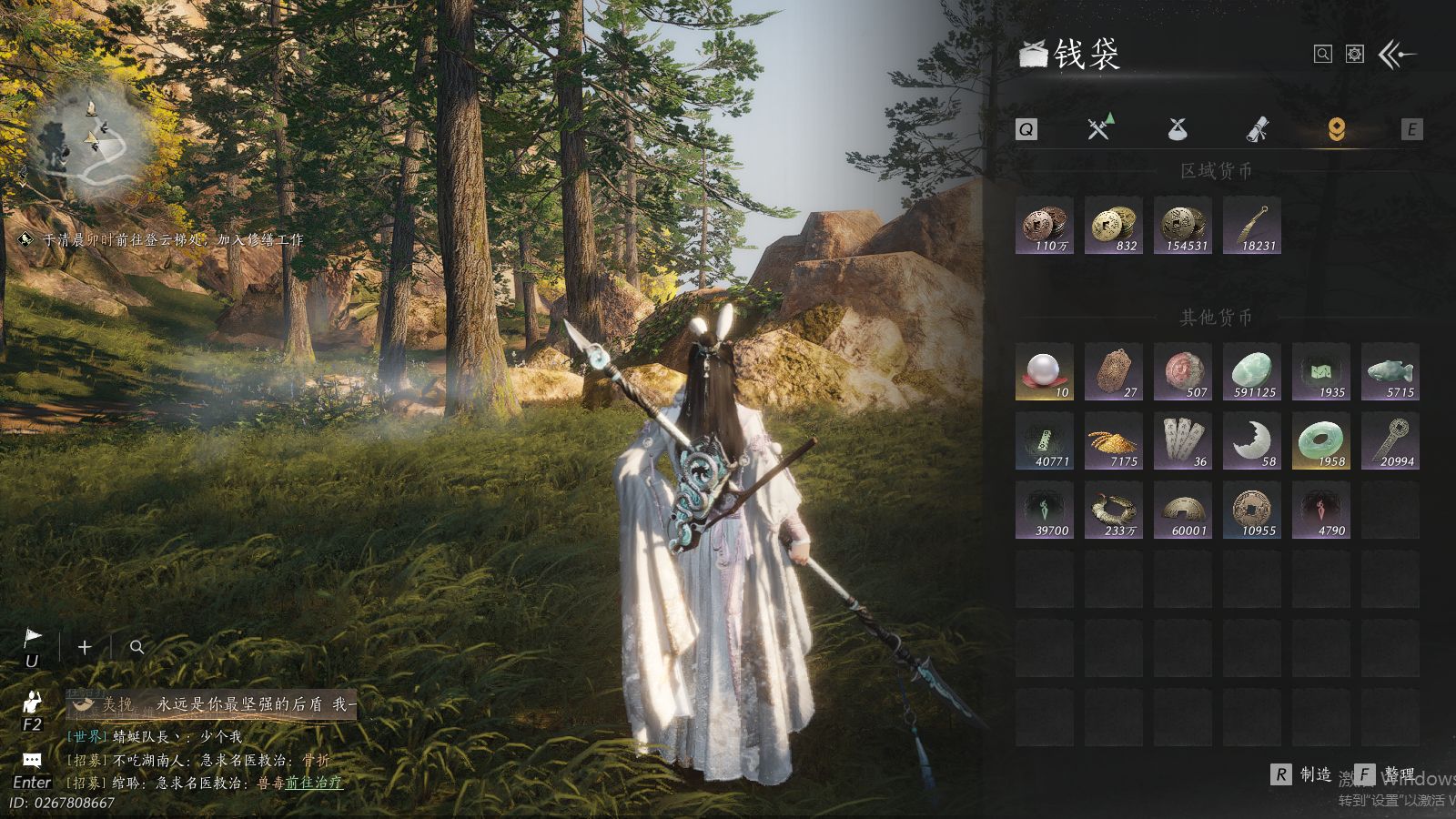Switch to the scroll tab
Screen dimensions: 1456x819
coord(1257,129)
